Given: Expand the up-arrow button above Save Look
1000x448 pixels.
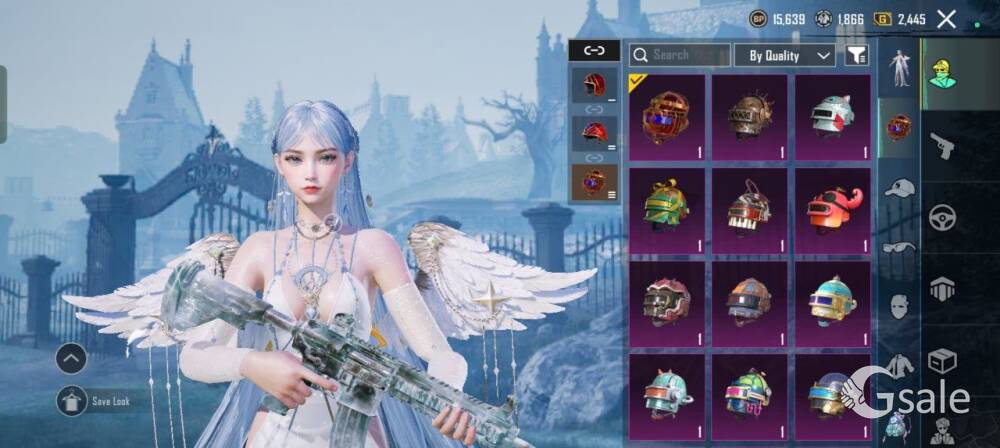Looking at the screenshot, I should 71,357.
